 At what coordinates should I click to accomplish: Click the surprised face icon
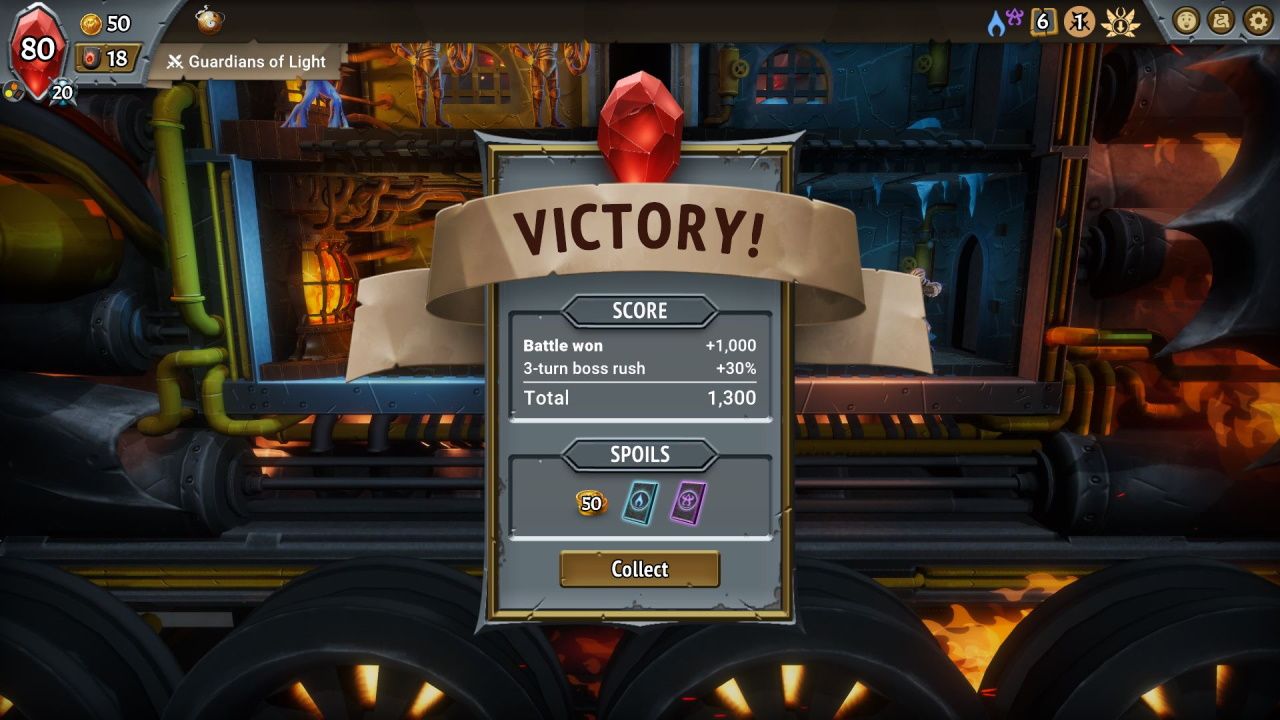pyautogui.click(x=1186, y=20)
